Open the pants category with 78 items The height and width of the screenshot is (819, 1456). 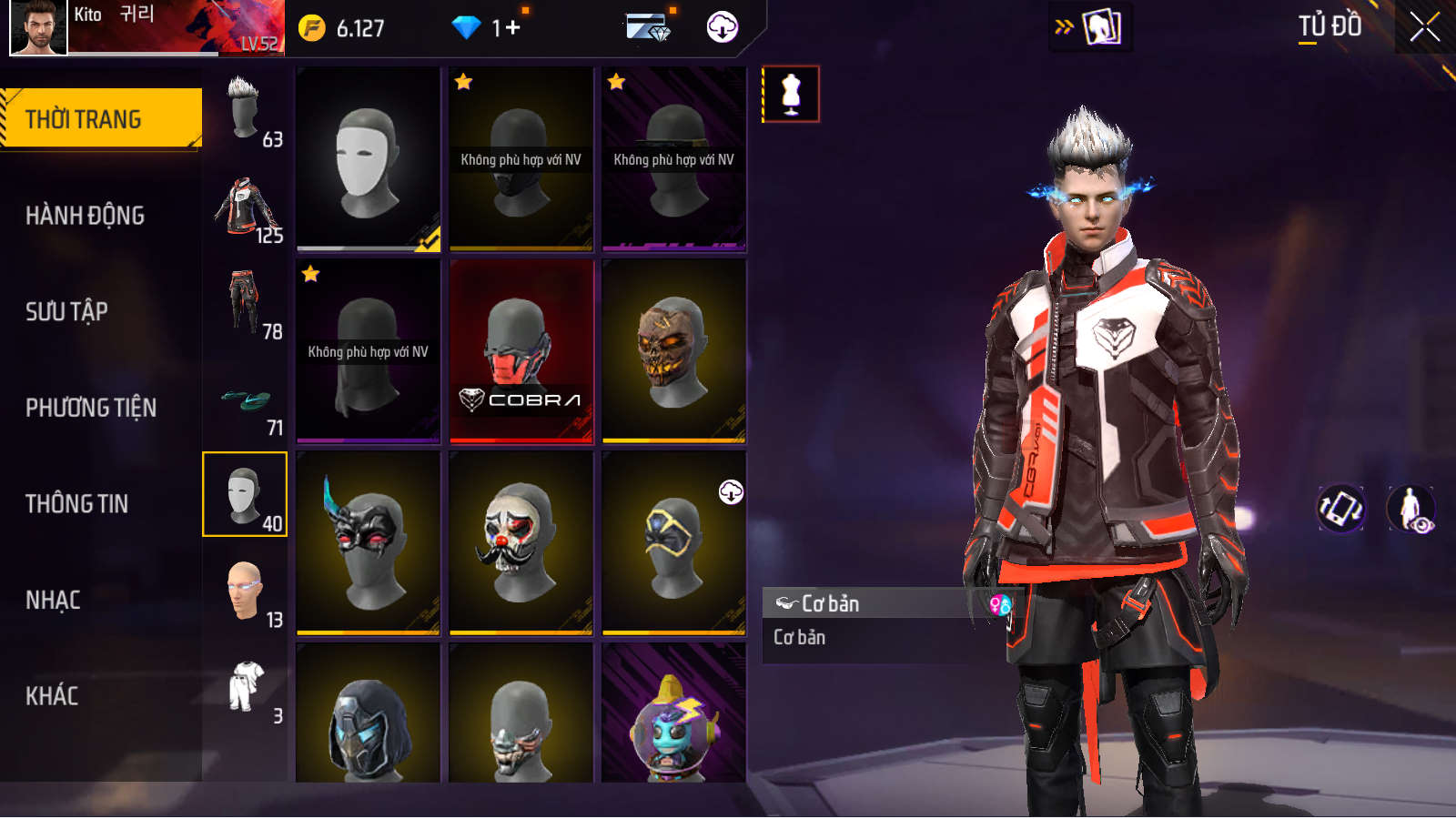246,304
